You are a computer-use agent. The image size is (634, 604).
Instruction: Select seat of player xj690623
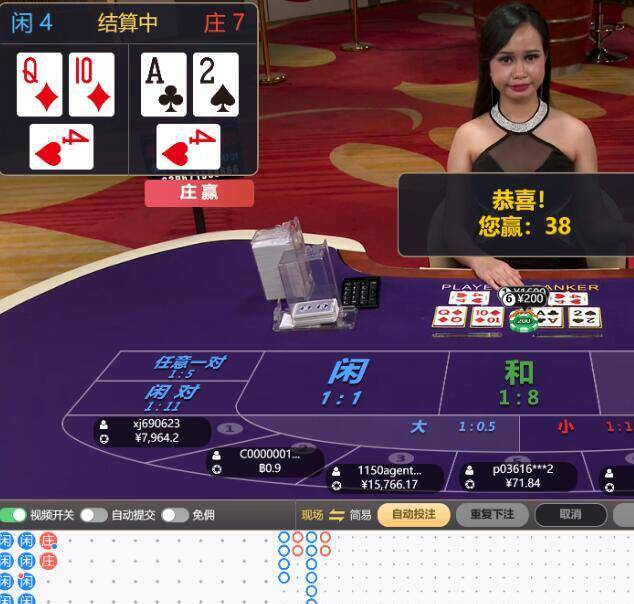152,431
